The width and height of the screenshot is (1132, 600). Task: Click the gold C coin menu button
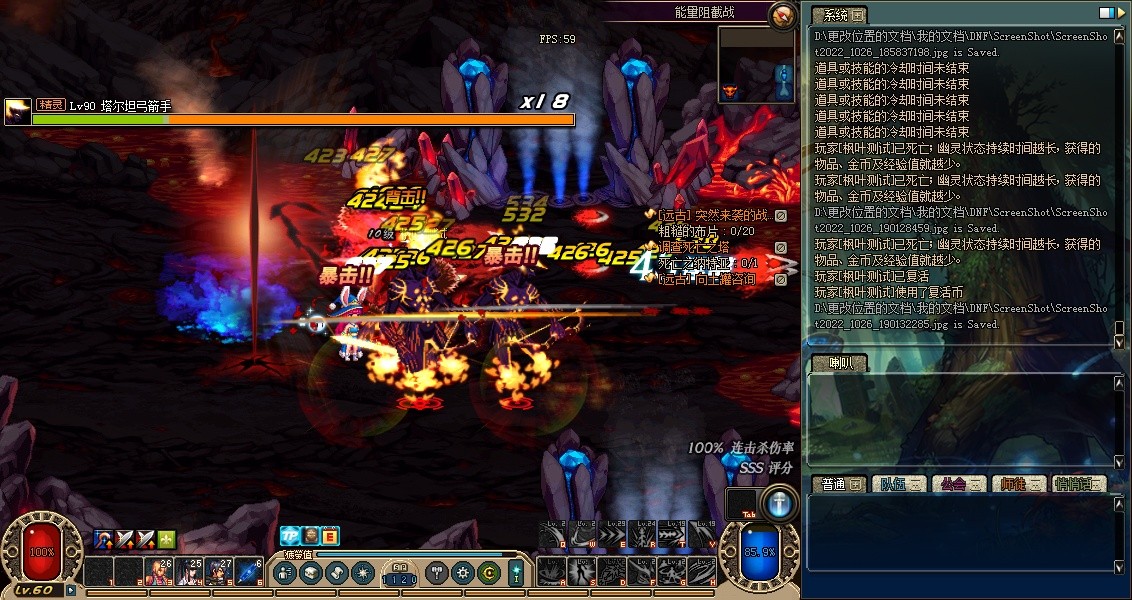pyautogui.click(x=488, y=573)
